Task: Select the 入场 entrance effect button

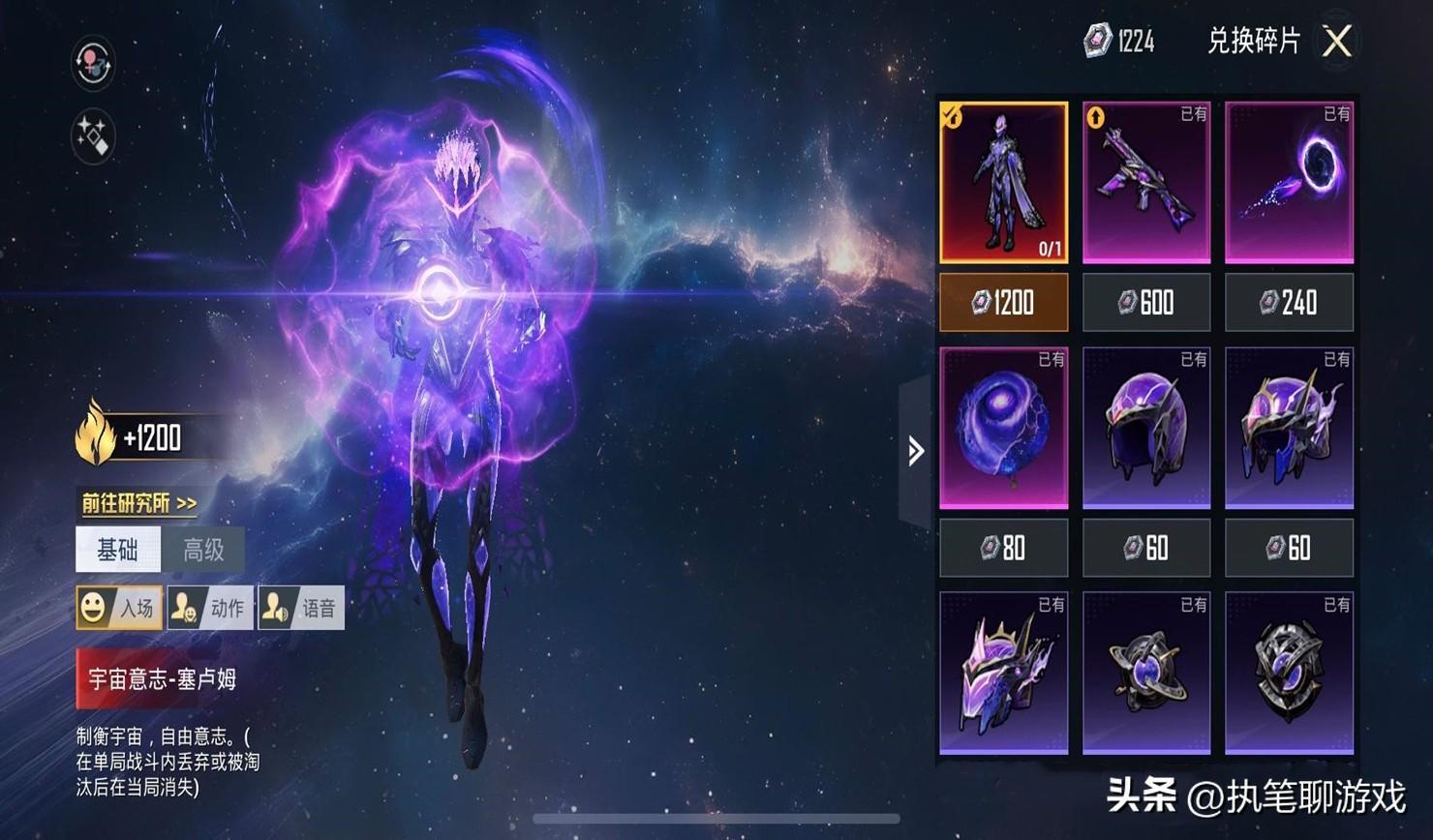Action: (x=119, y=608)
